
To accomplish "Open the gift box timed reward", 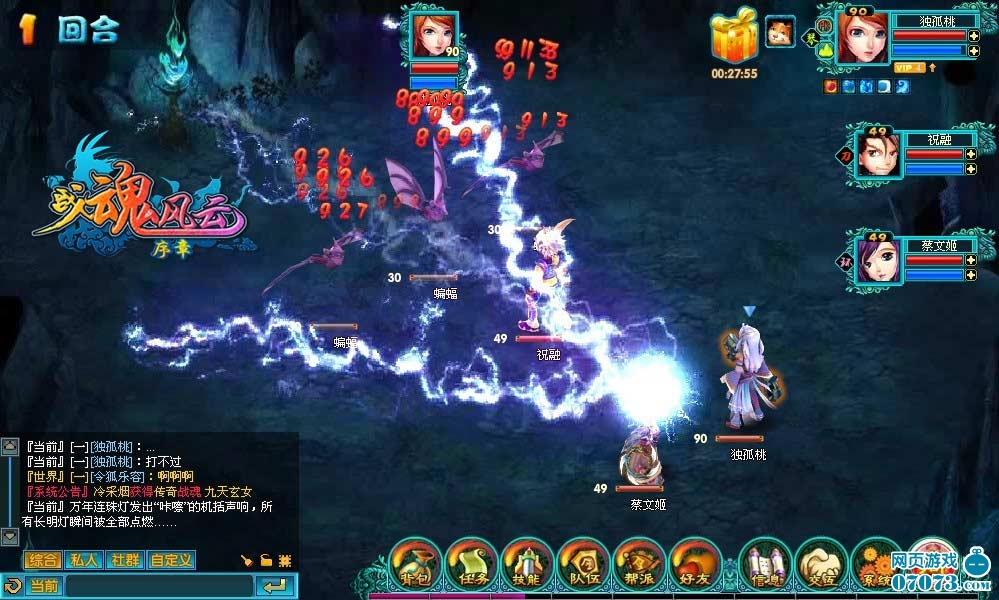I will pos(733,40).
